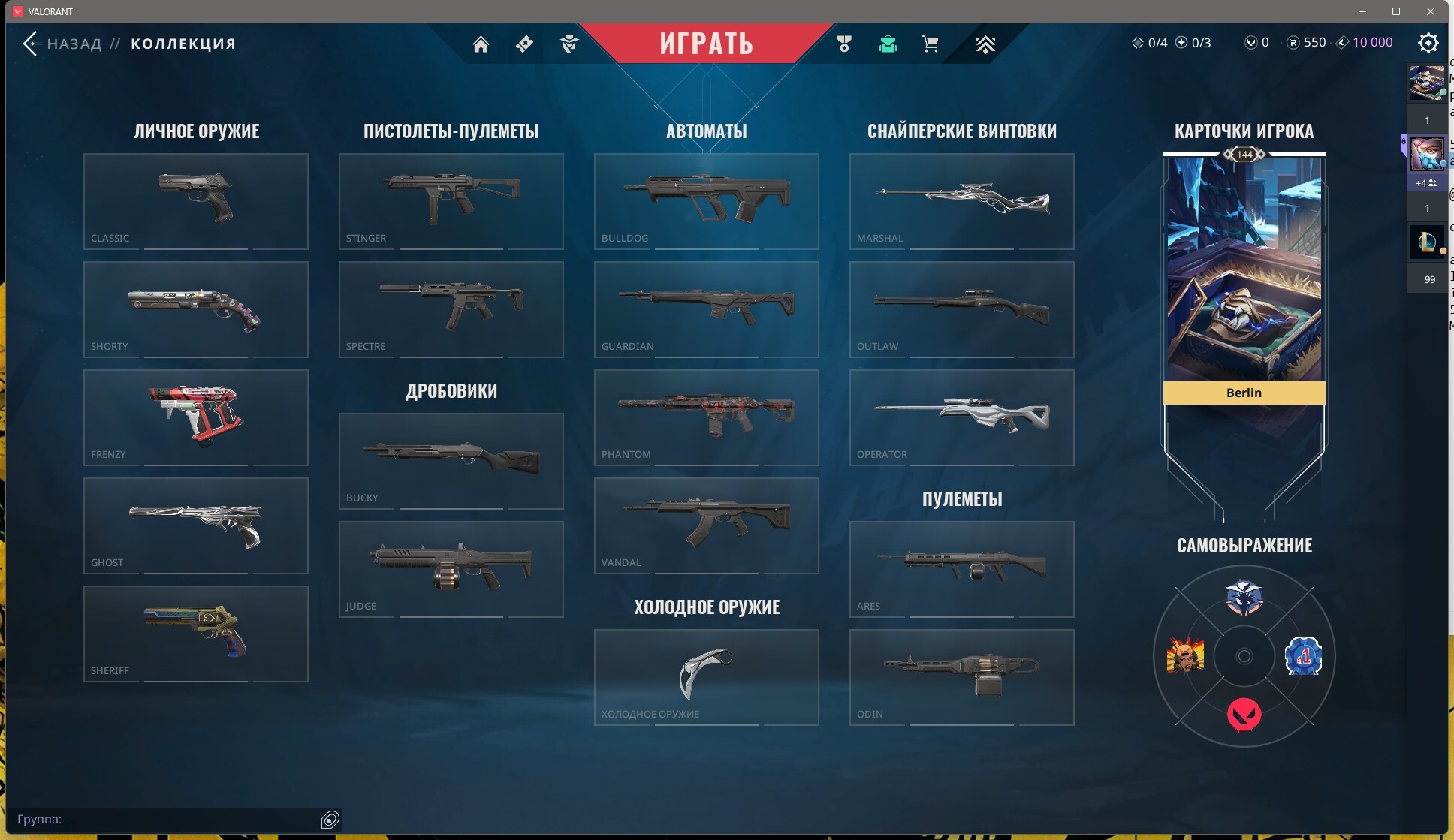Viewport: 1454px width, 840px height.
Task: Click the red ИГРАТЬ play button
Action: point(706,44)
